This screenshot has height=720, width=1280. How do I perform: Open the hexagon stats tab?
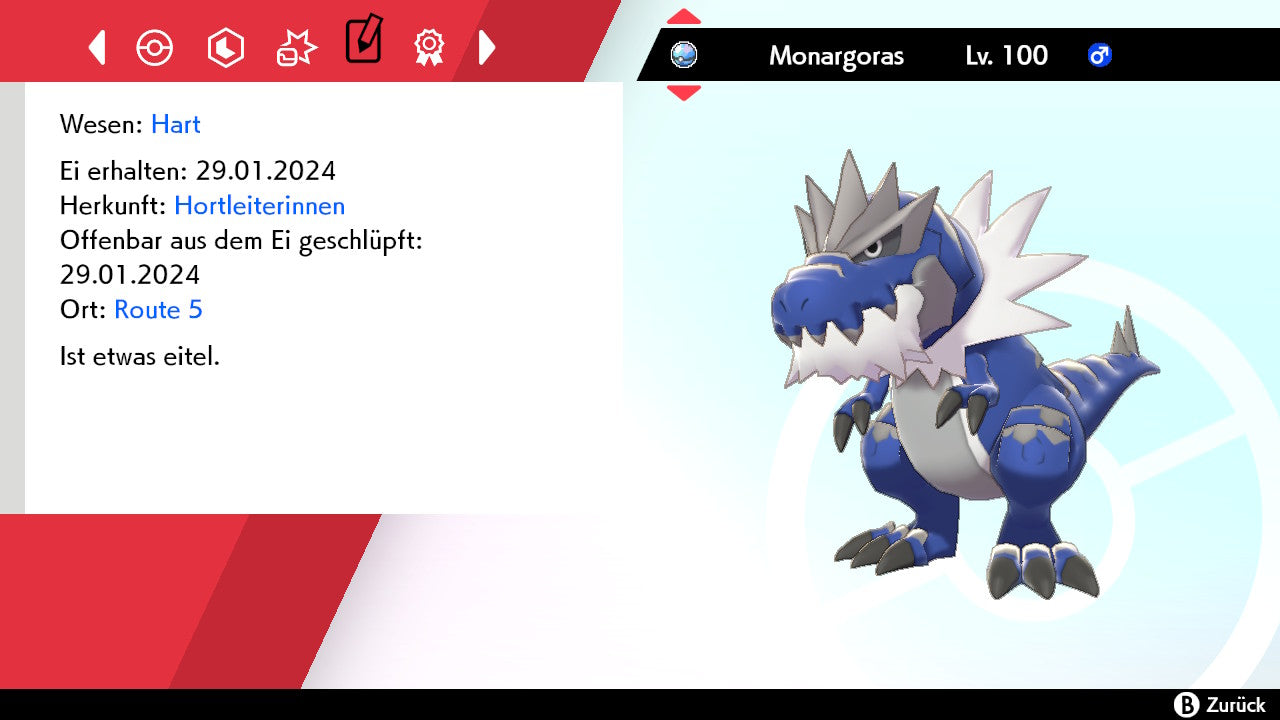pyautogui.click(x=225, y=47)
